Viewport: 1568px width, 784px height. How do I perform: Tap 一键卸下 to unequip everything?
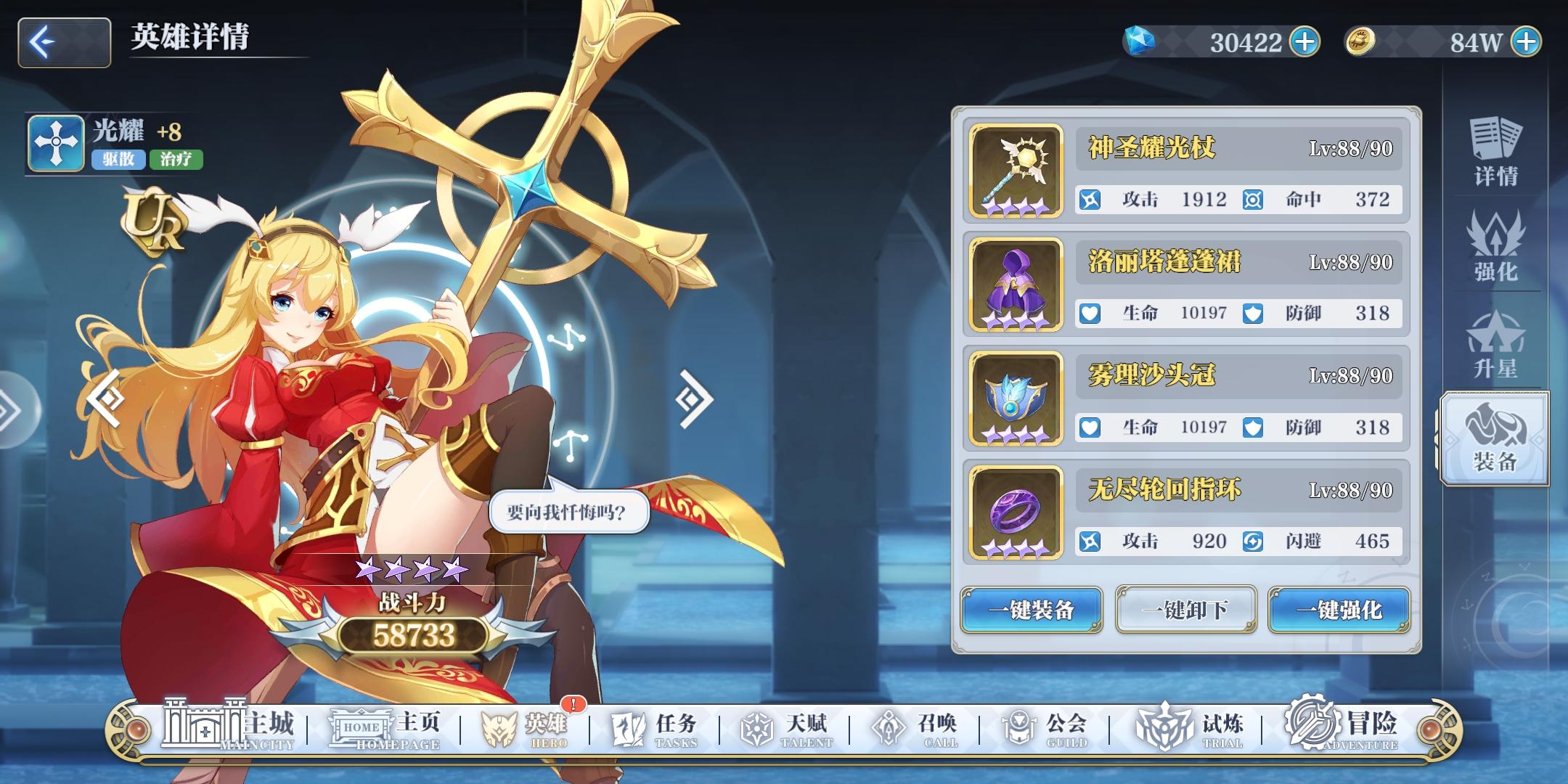pos(1185,611)
